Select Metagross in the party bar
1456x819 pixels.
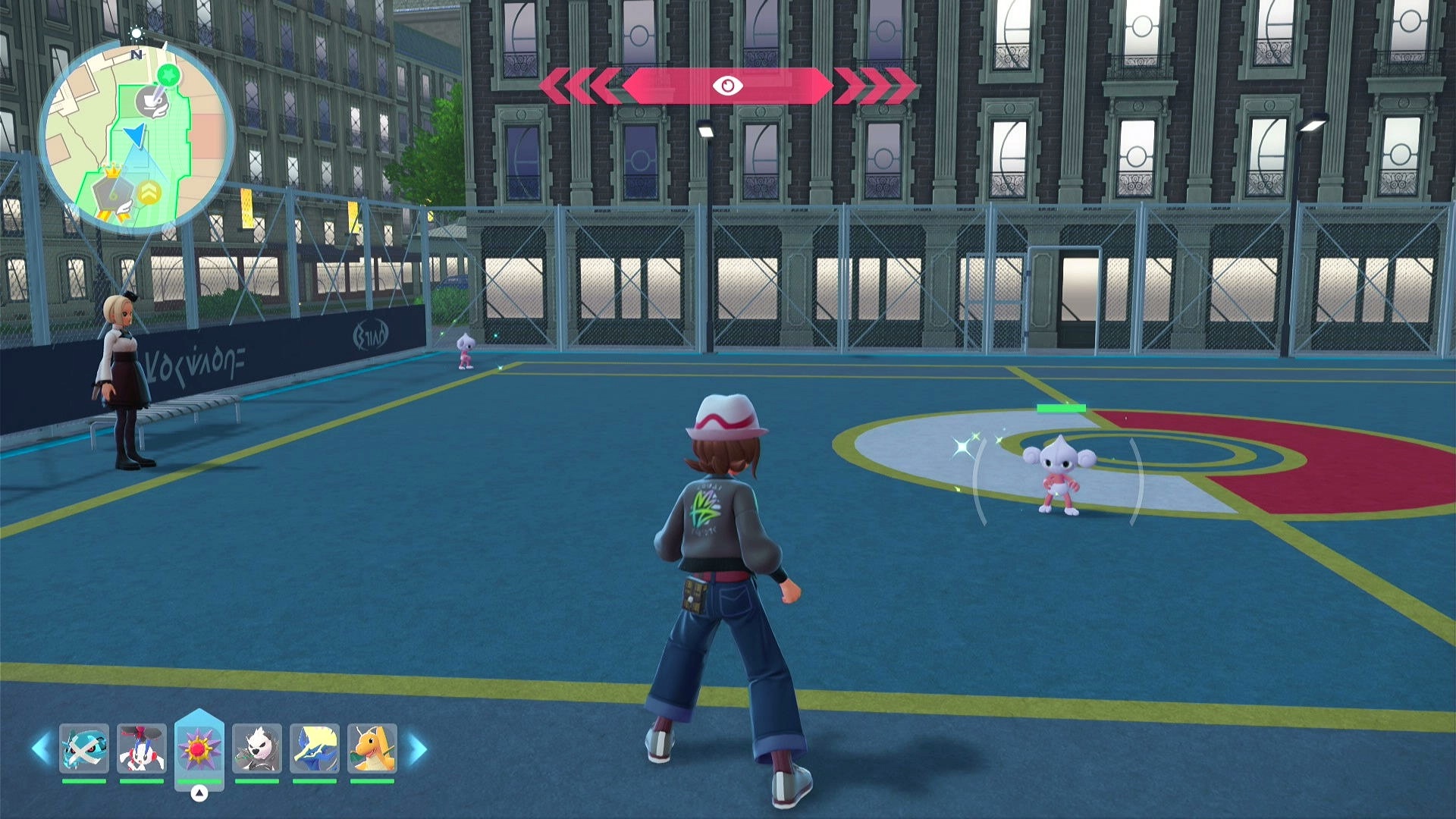coord(84,748)
